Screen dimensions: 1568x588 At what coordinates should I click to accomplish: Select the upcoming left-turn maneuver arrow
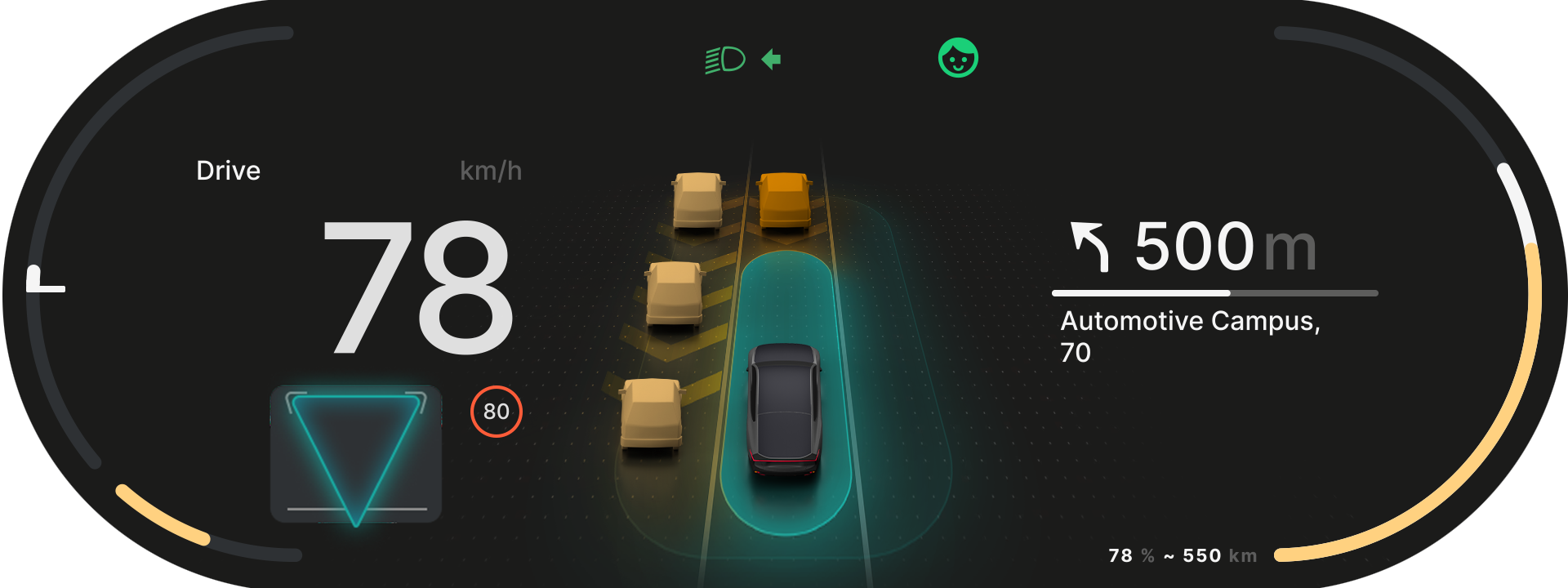coord(1089,246)
